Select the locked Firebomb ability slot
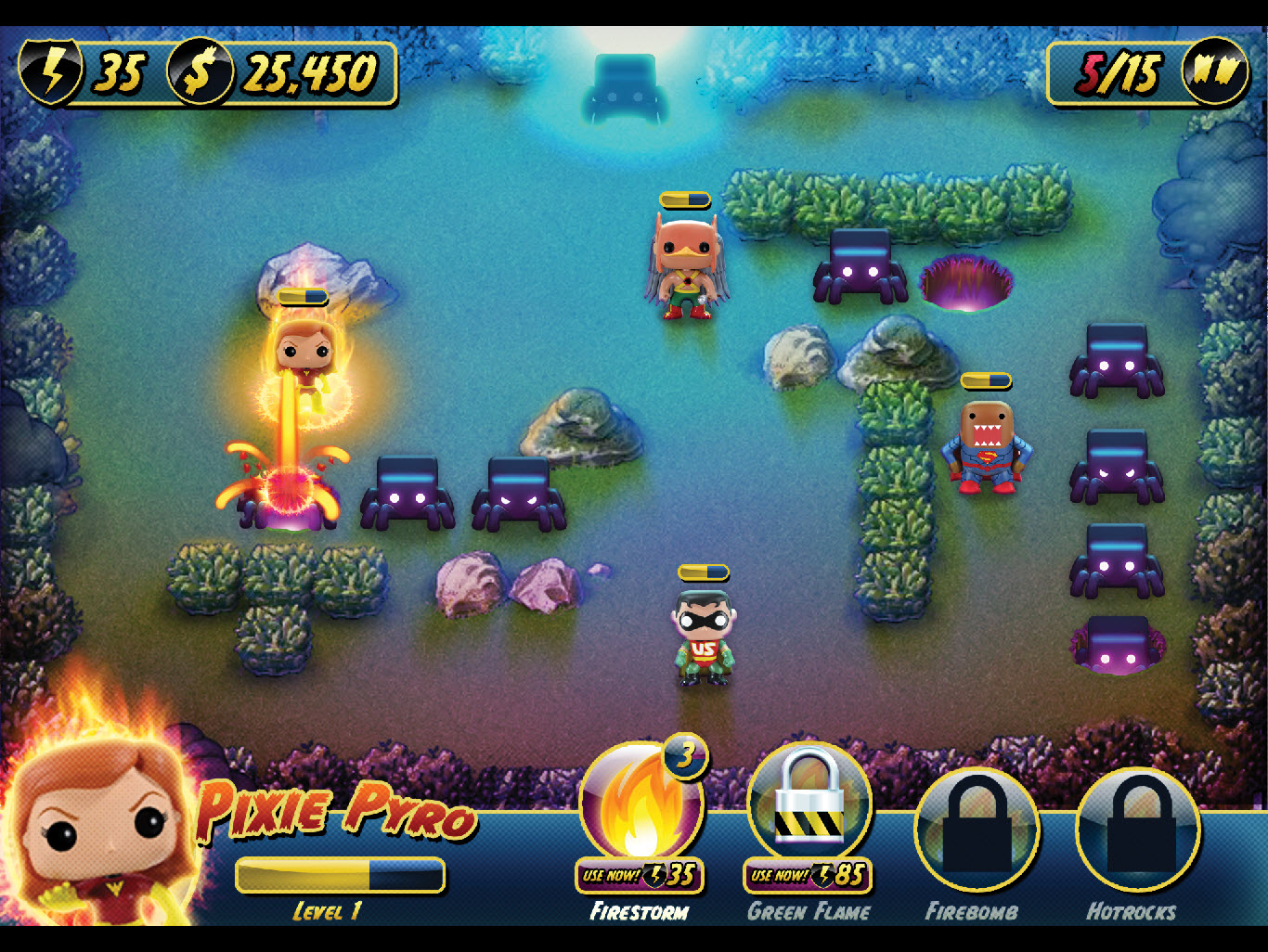Image resolution: width=1268 pixels, height=952 pixels. pyautogui.click(x=977, y=830)
